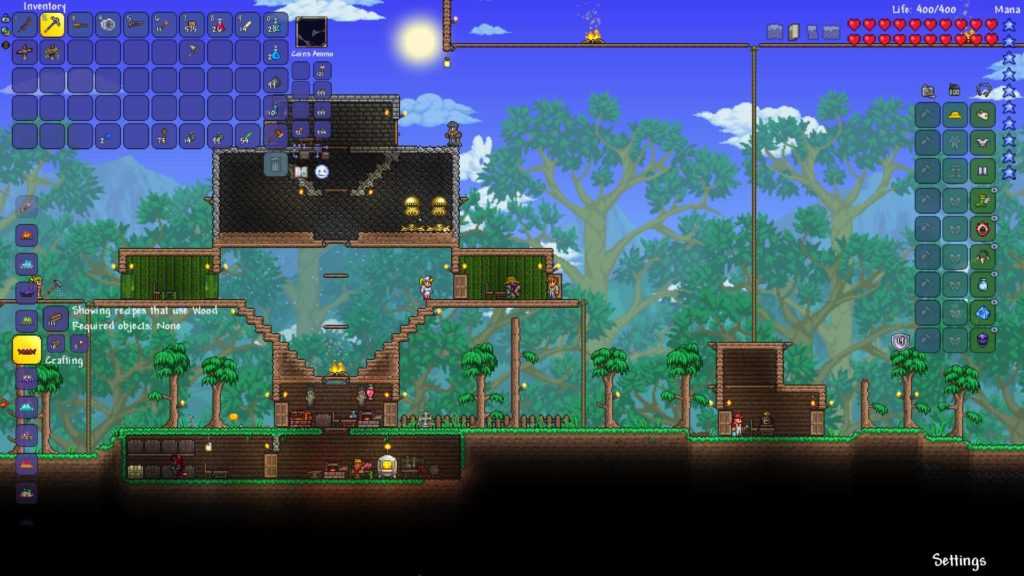Select the stack of 575 blocks

tap(192, 25)
